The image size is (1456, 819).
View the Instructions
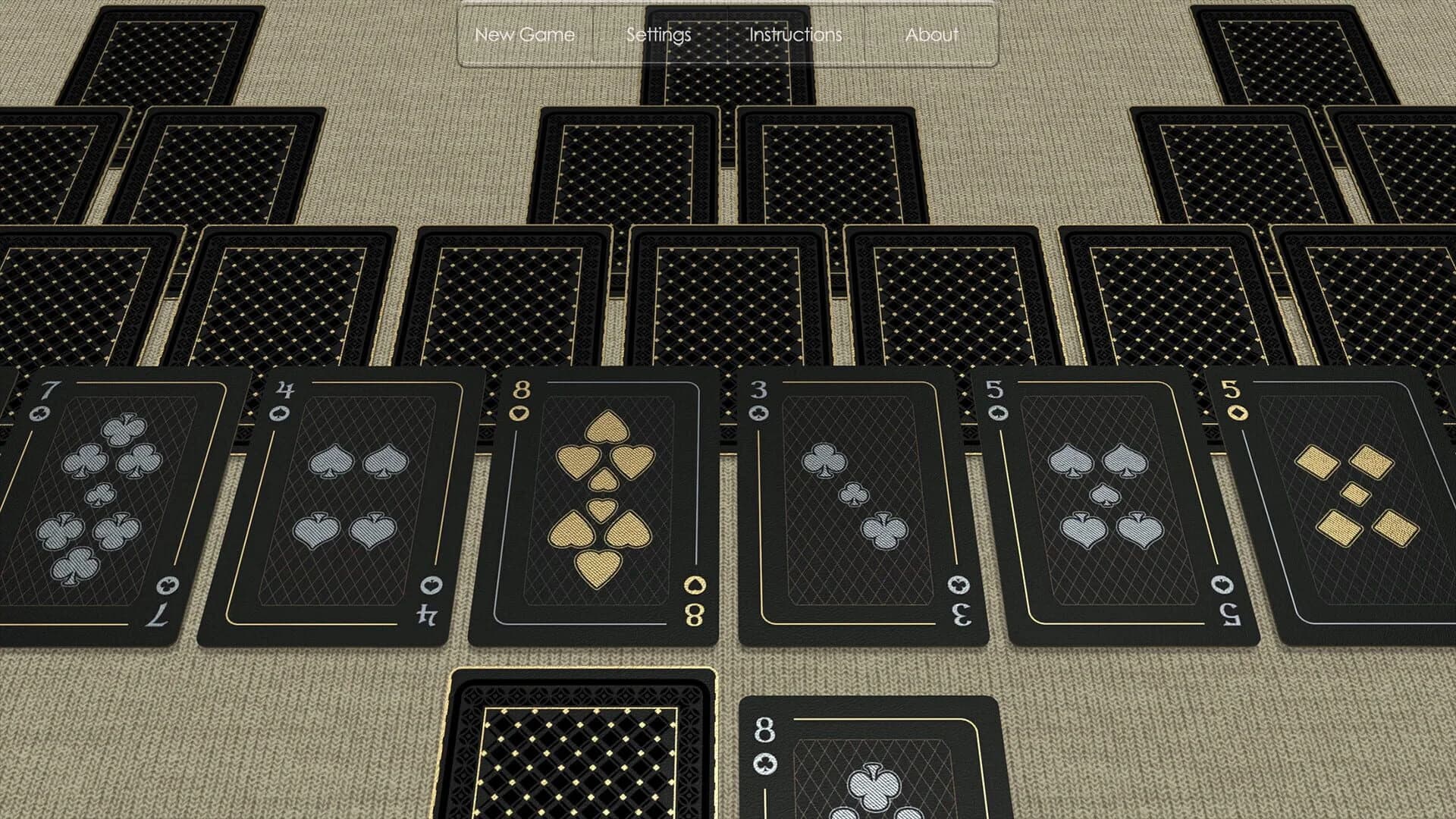tap(793, 34)
